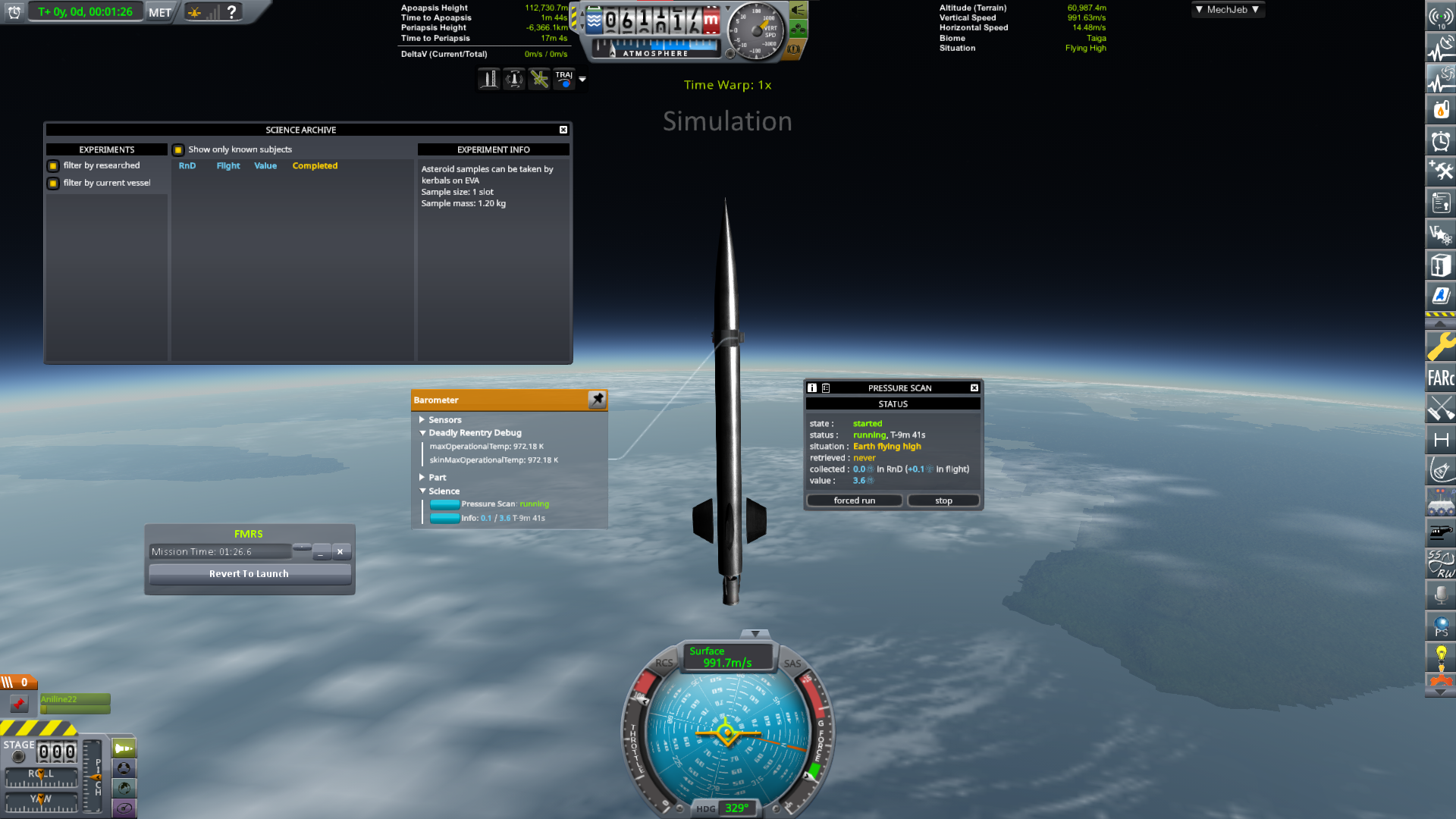This screenshot has width=1456, height=819.
Task: Click forced run in Pressure Scan window
Action: click(854, 500)
